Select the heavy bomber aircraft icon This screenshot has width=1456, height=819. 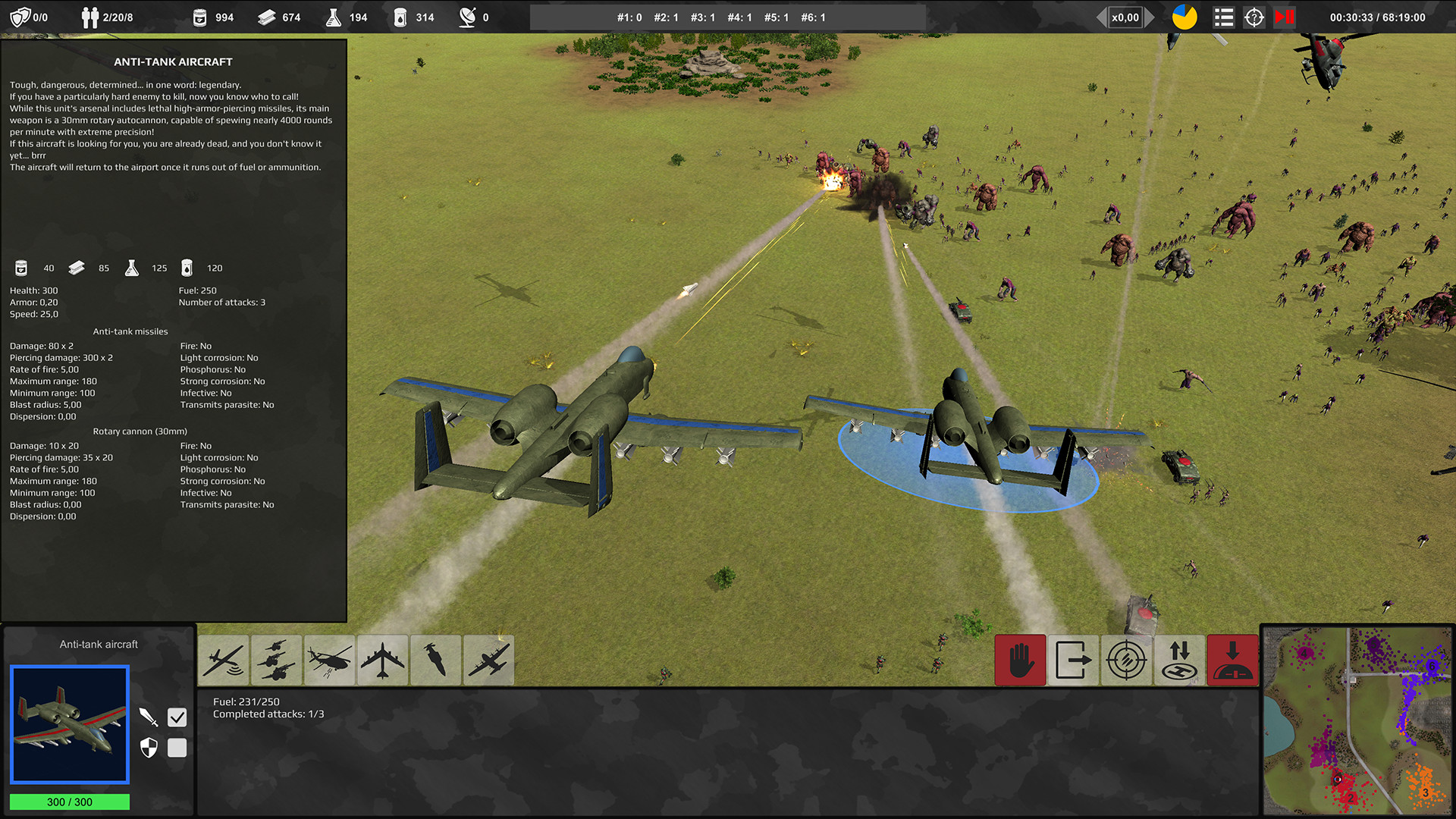click(382, 660)
